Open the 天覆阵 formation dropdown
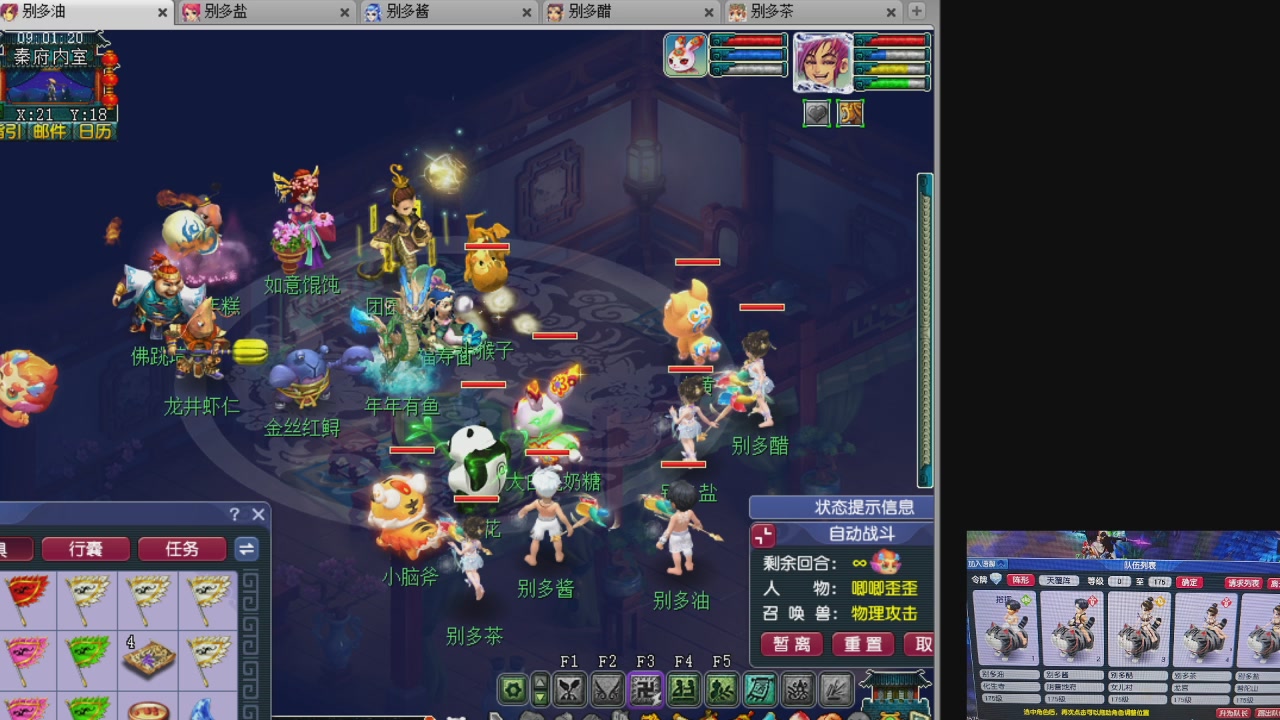 click(x=1059, y=581)
